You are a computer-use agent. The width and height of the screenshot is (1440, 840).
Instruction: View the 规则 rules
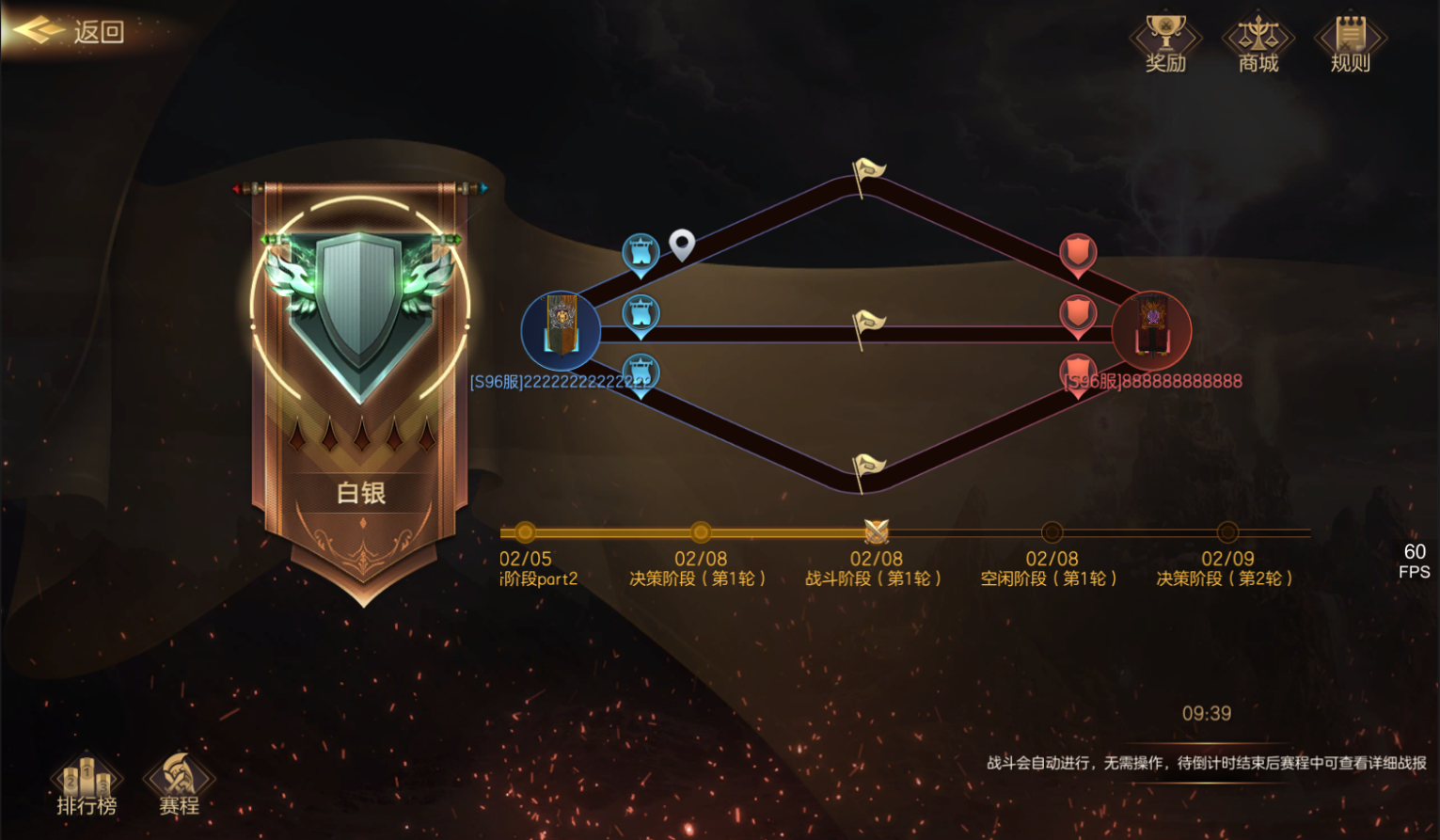coord(1350,43)
